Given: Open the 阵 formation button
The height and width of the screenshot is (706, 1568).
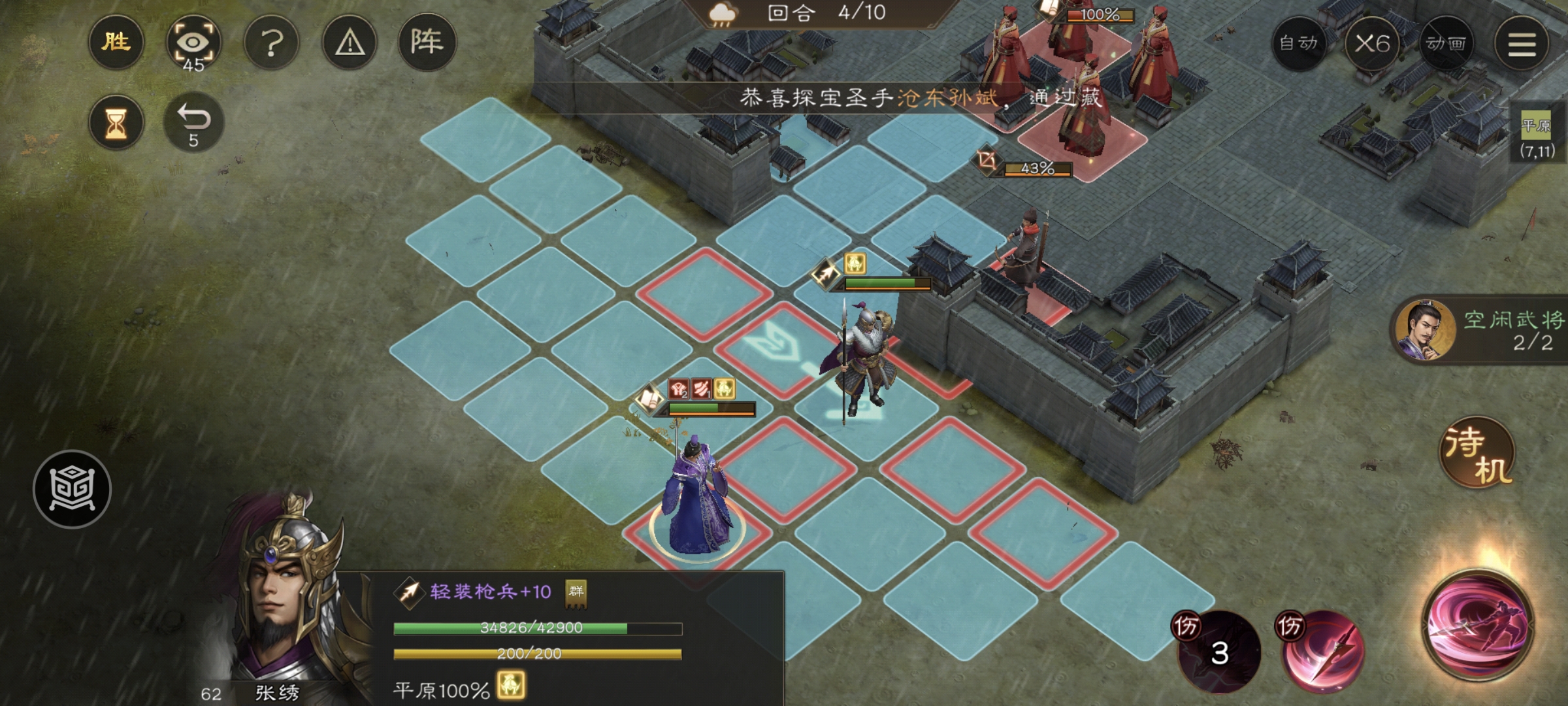Looking at the screenshot, I should pyautogui.click(x=427, y=42).
